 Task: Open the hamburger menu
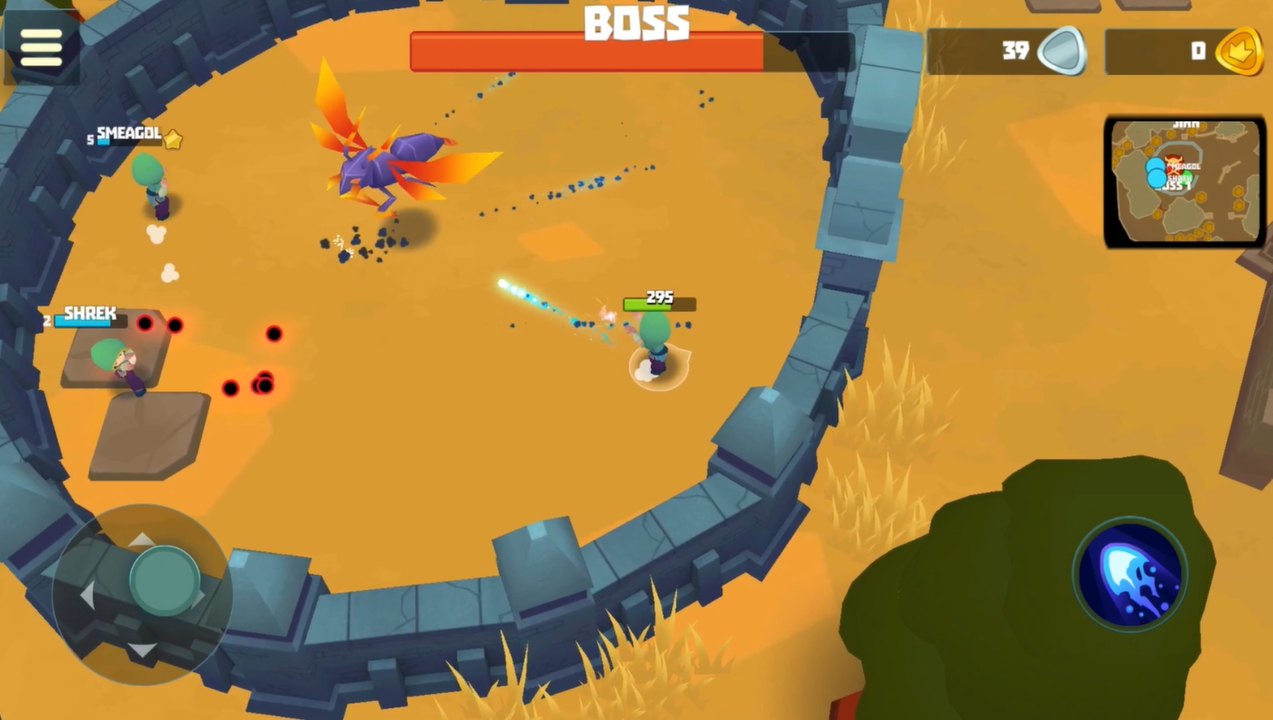41,46
